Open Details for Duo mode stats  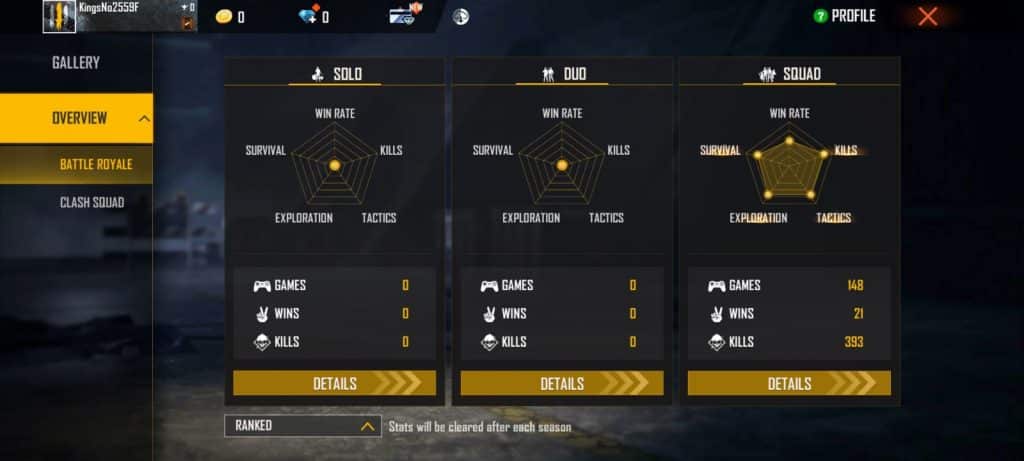coord(562,383)
